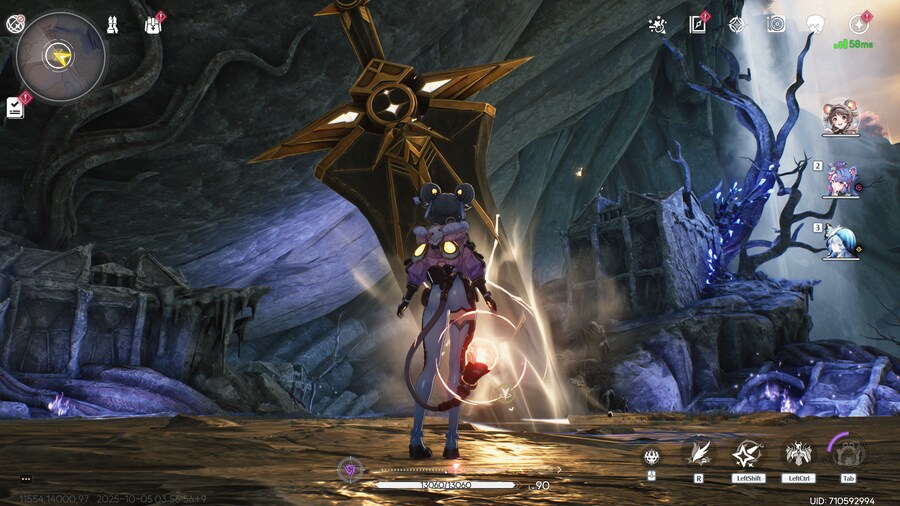Open the compass guidebook icon
This screenshot has height=506, width=900.
(697, 25)
